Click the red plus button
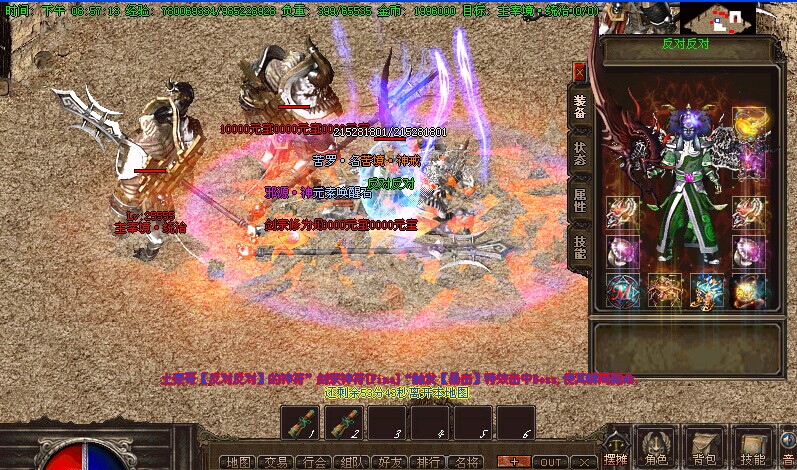The height and width of the screenshot is (470, 797). point(515,462)
